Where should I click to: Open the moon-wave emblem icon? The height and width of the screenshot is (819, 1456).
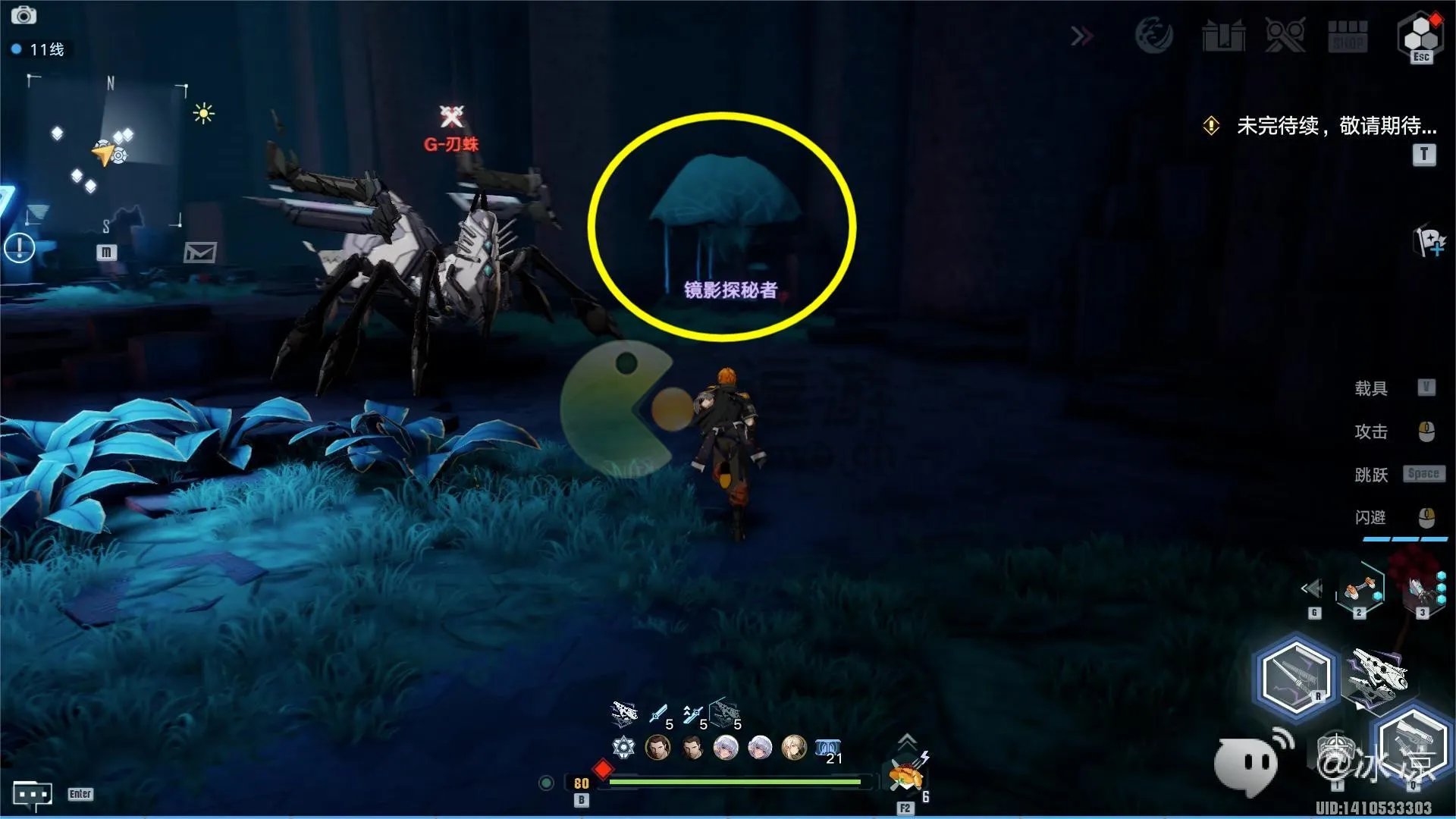click(1153, 35)
